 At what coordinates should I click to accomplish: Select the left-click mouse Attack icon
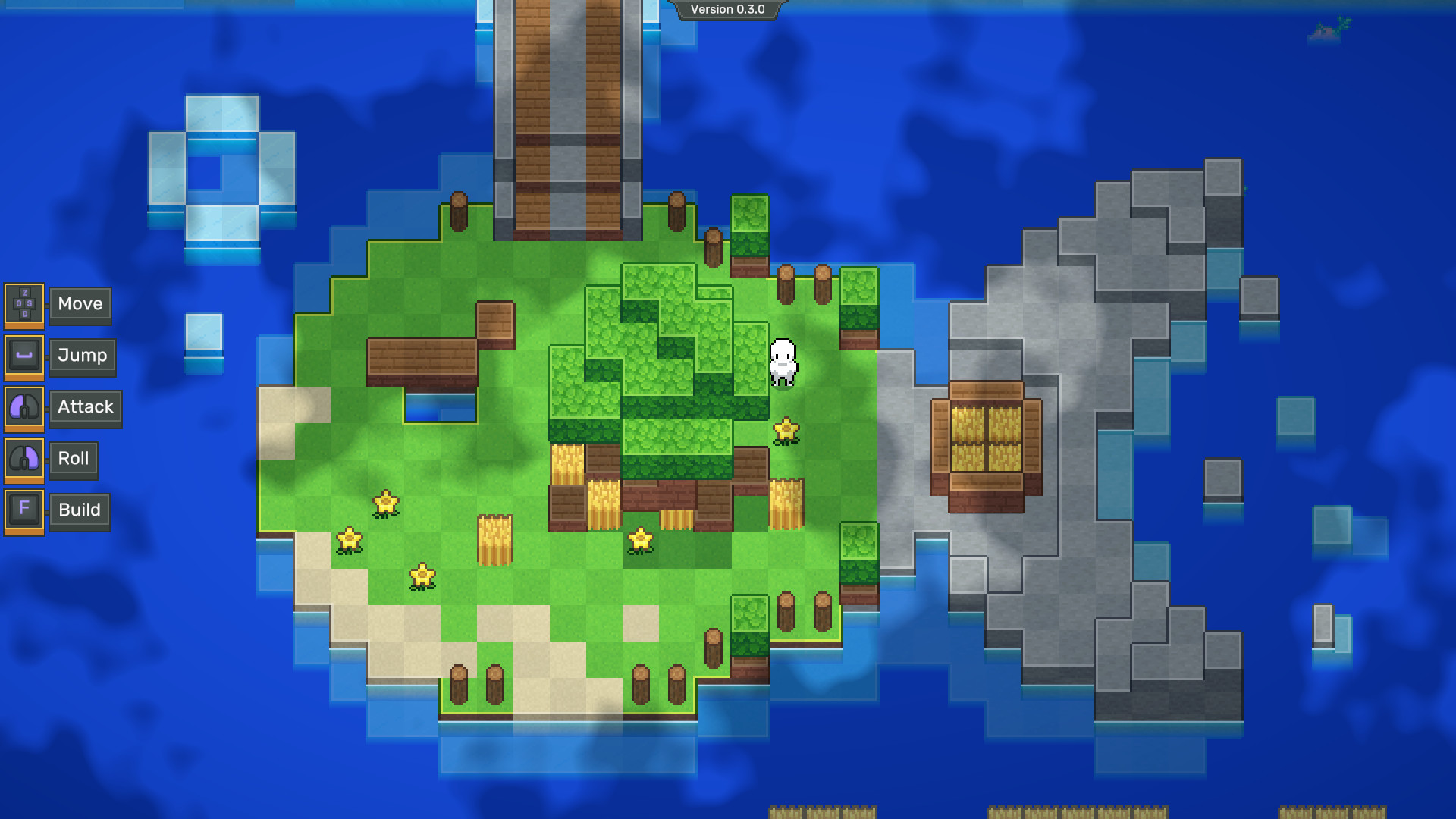[x=24, y=407]
